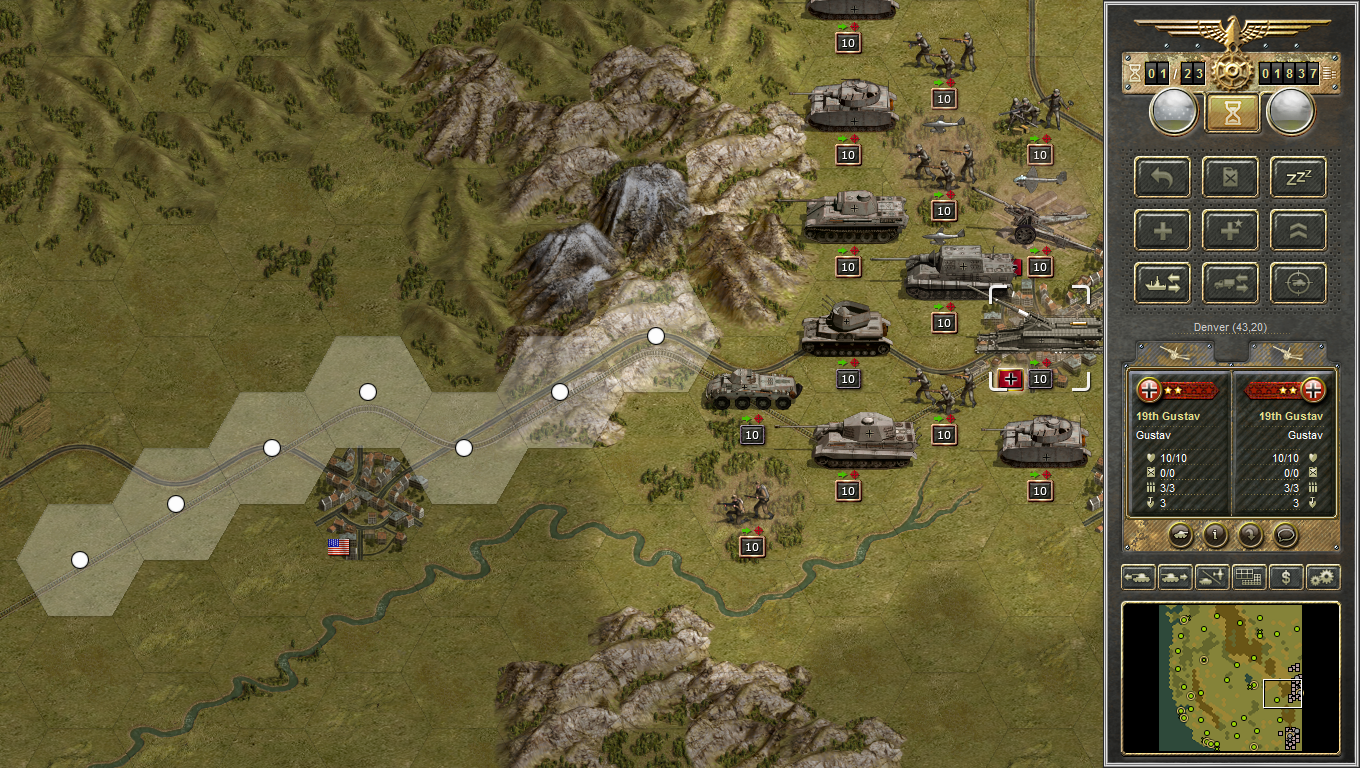The width and height of the screenshot is (1360, 768).
Task: Reinforce the unit with the plain plus button
Action: (1162, 230)
